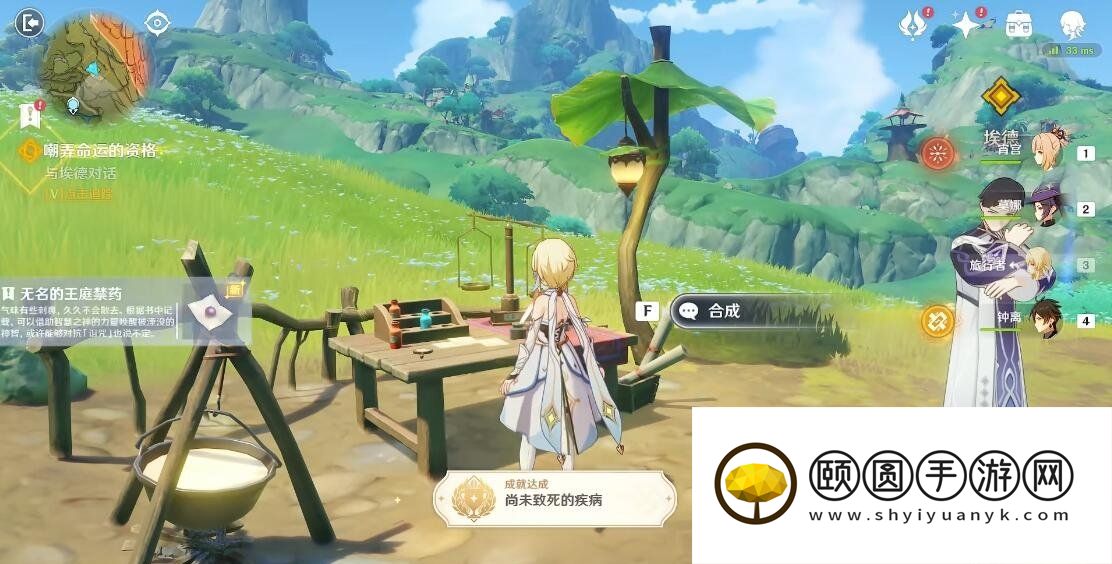Select the 旅行者 party slot
1112x564 pixels.
tap(1040, 264)
